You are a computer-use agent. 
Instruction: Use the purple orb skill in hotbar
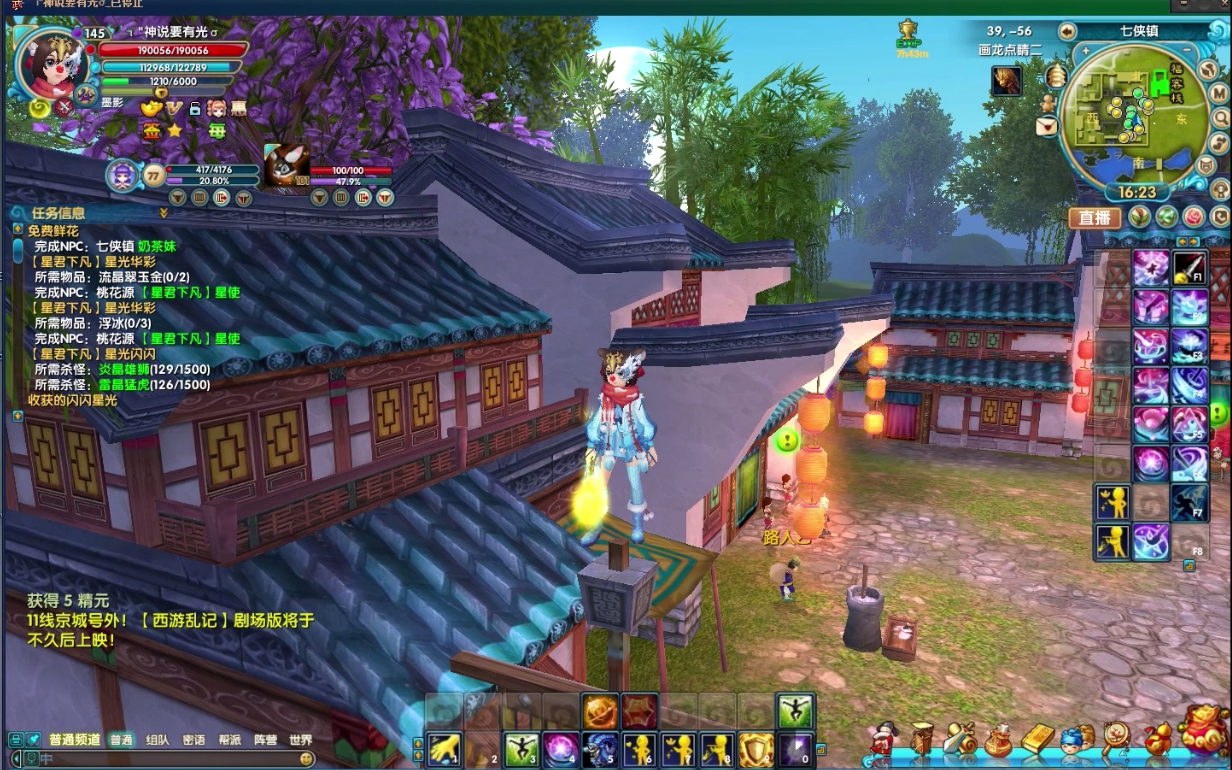tap(559, 749)
